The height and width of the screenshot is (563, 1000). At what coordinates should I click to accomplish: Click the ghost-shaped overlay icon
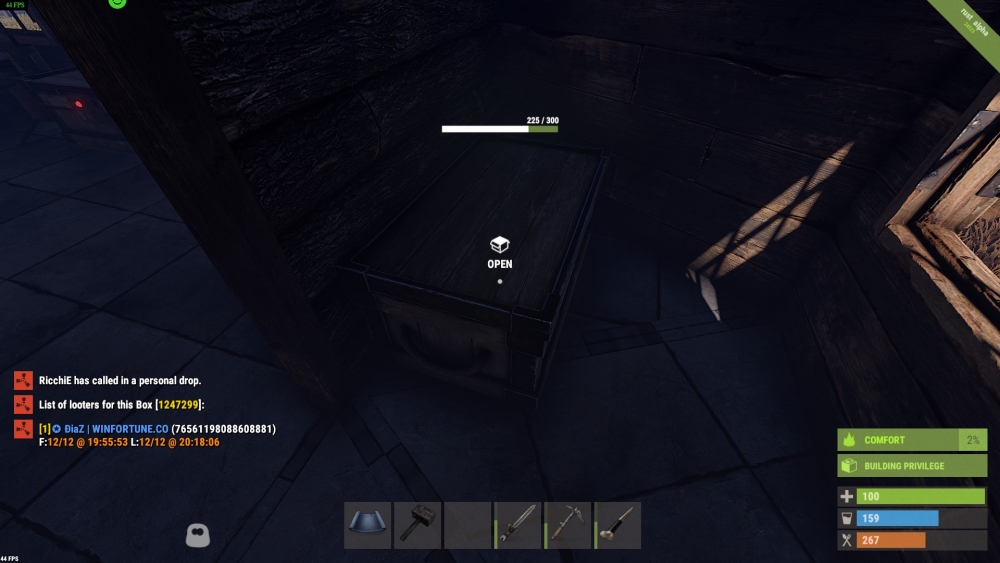198,535
